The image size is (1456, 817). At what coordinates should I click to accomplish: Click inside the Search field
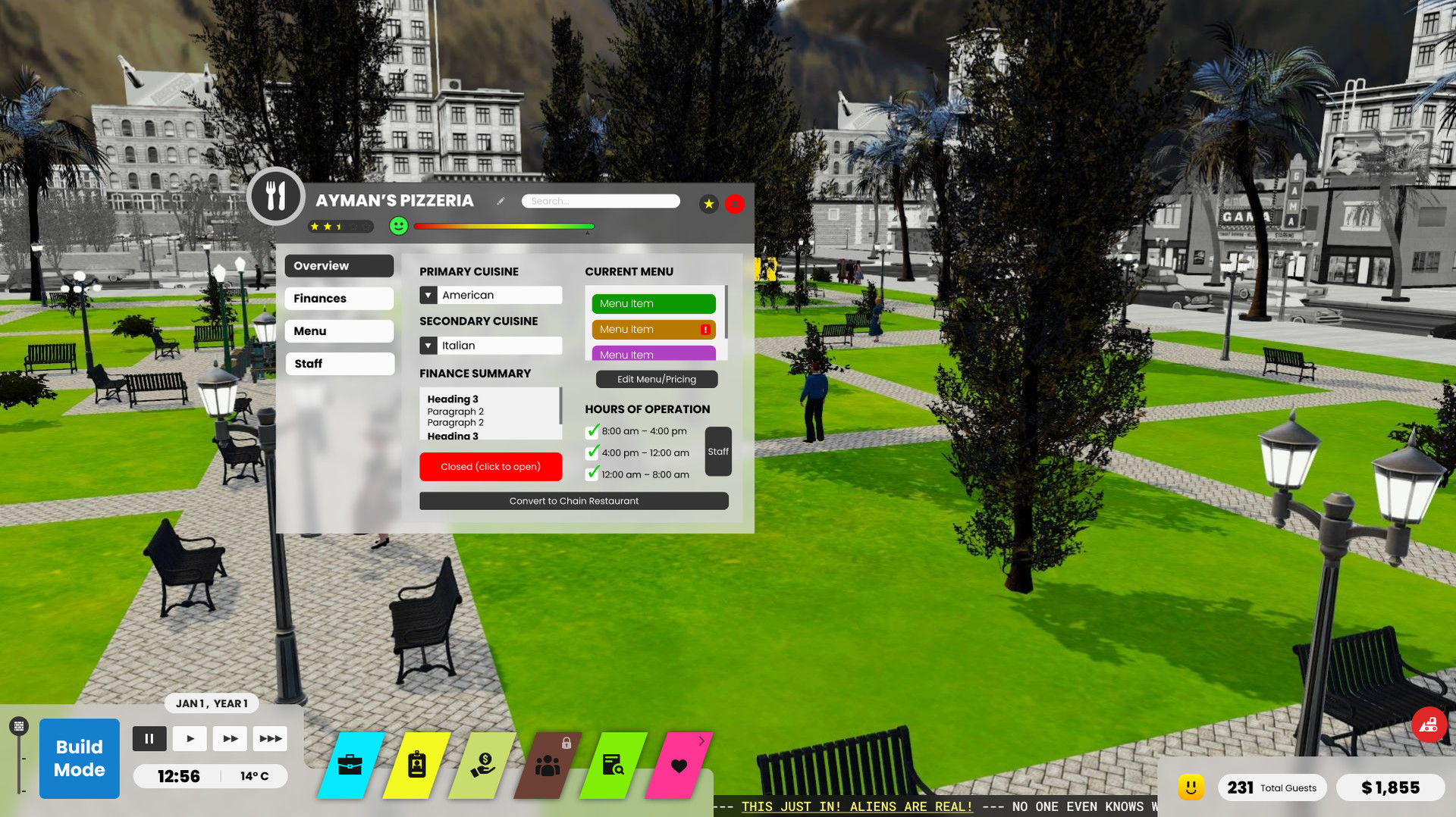tap(600, 201)
